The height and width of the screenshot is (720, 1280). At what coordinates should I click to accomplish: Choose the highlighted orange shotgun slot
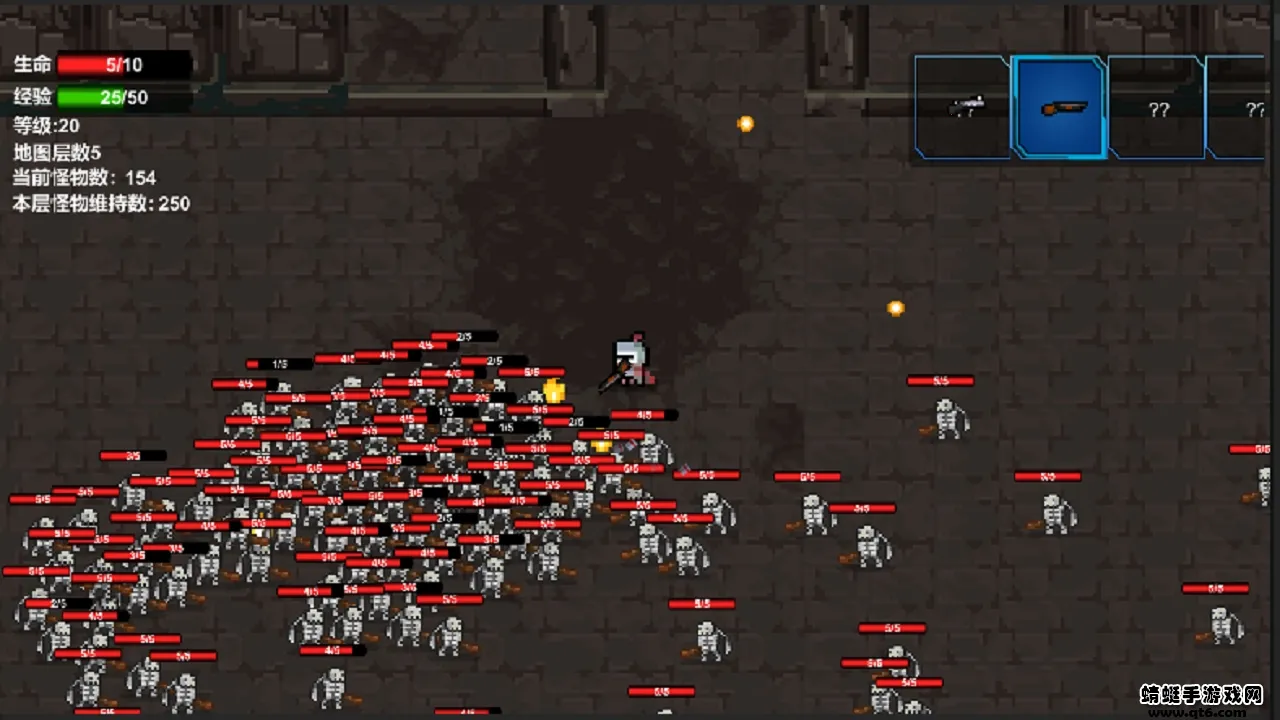(1060, 107)
